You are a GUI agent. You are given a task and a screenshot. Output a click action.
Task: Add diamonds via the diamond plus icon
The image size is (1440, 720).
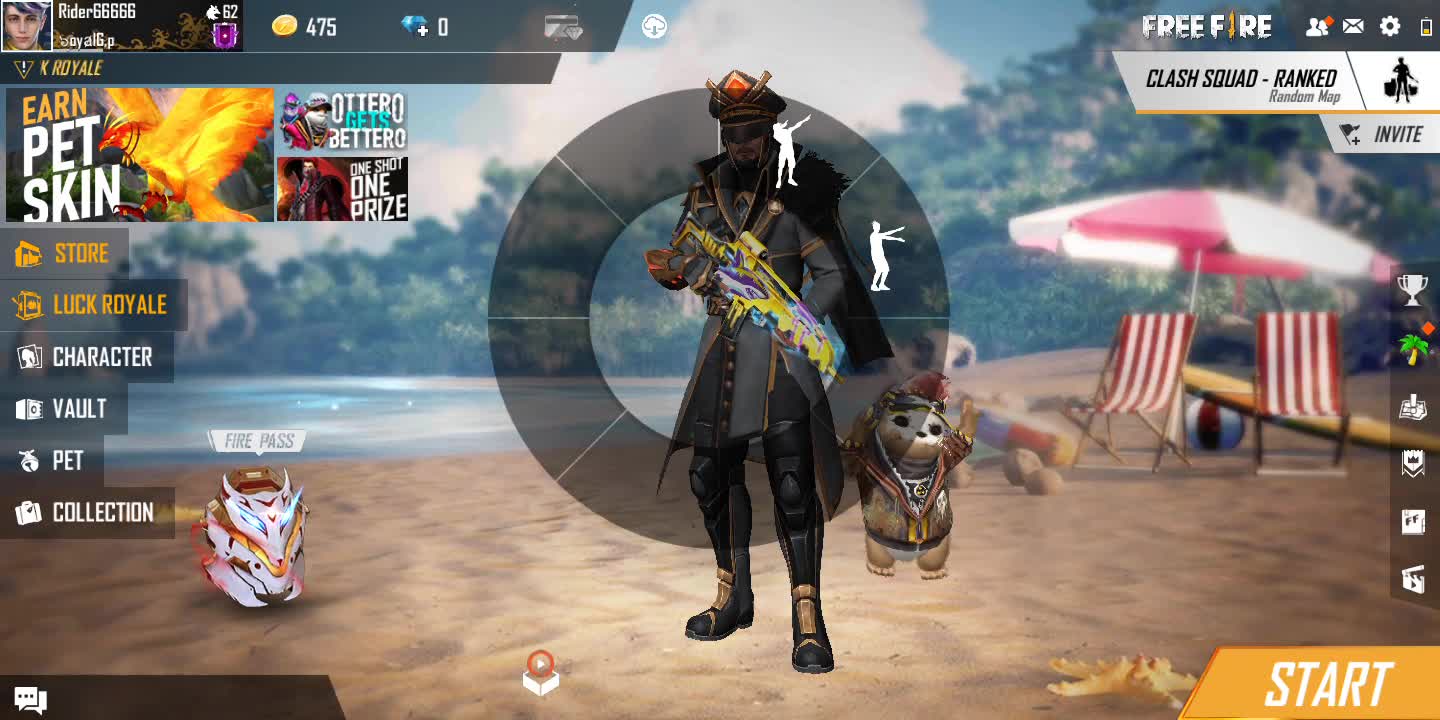pyautogui.click(x=415, y=27)
